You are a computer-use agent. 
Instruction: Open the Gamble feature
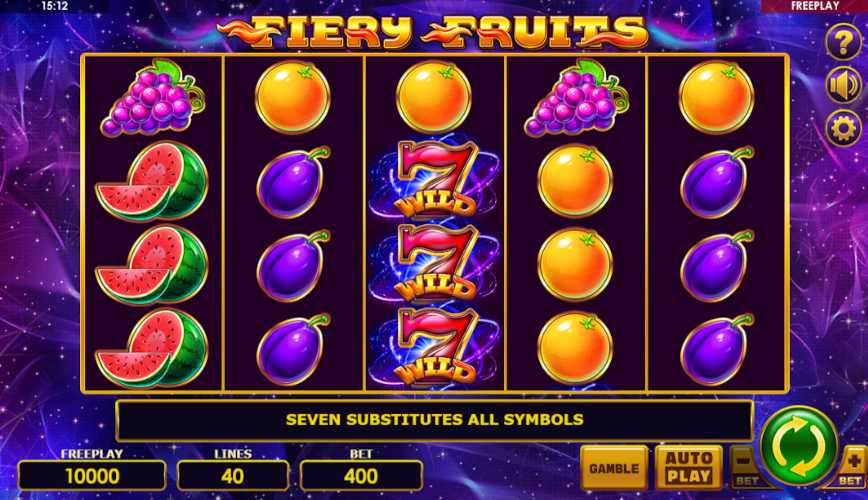tap(613, 468)
